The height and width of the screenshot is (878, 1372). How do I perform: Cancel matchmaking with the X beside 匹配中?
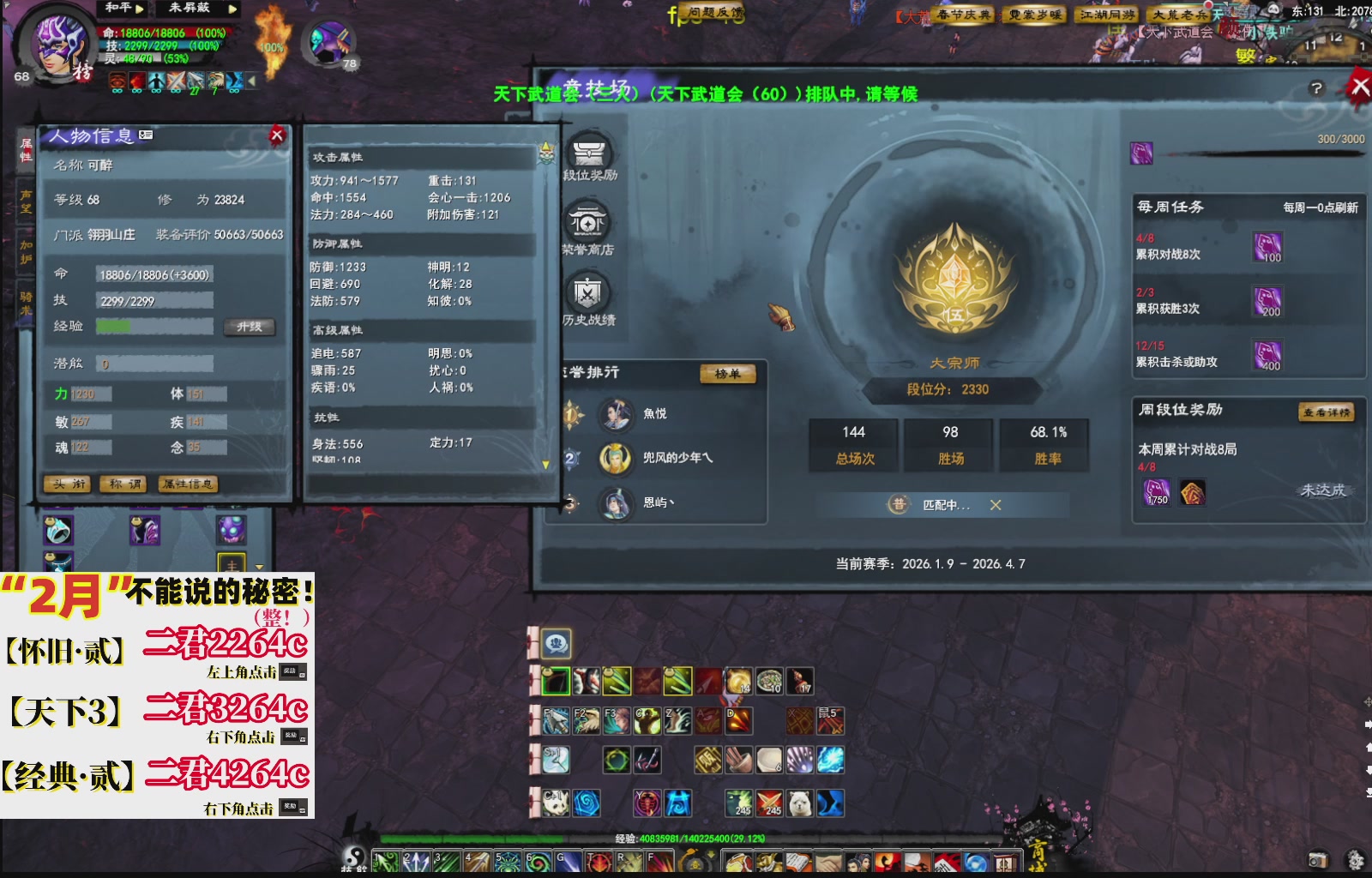pos(995,506)
